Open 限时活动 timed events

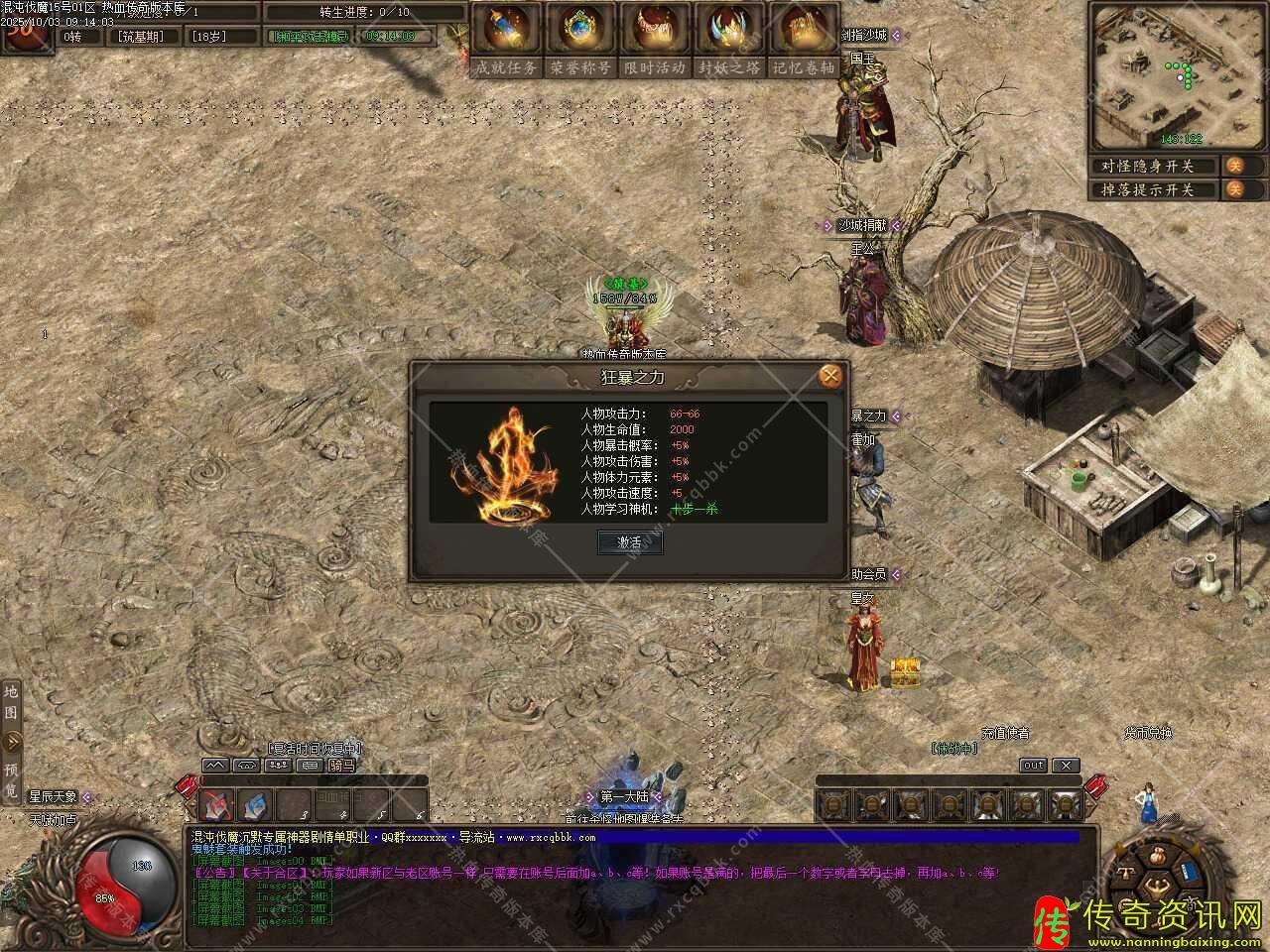[x=655, y=38]
